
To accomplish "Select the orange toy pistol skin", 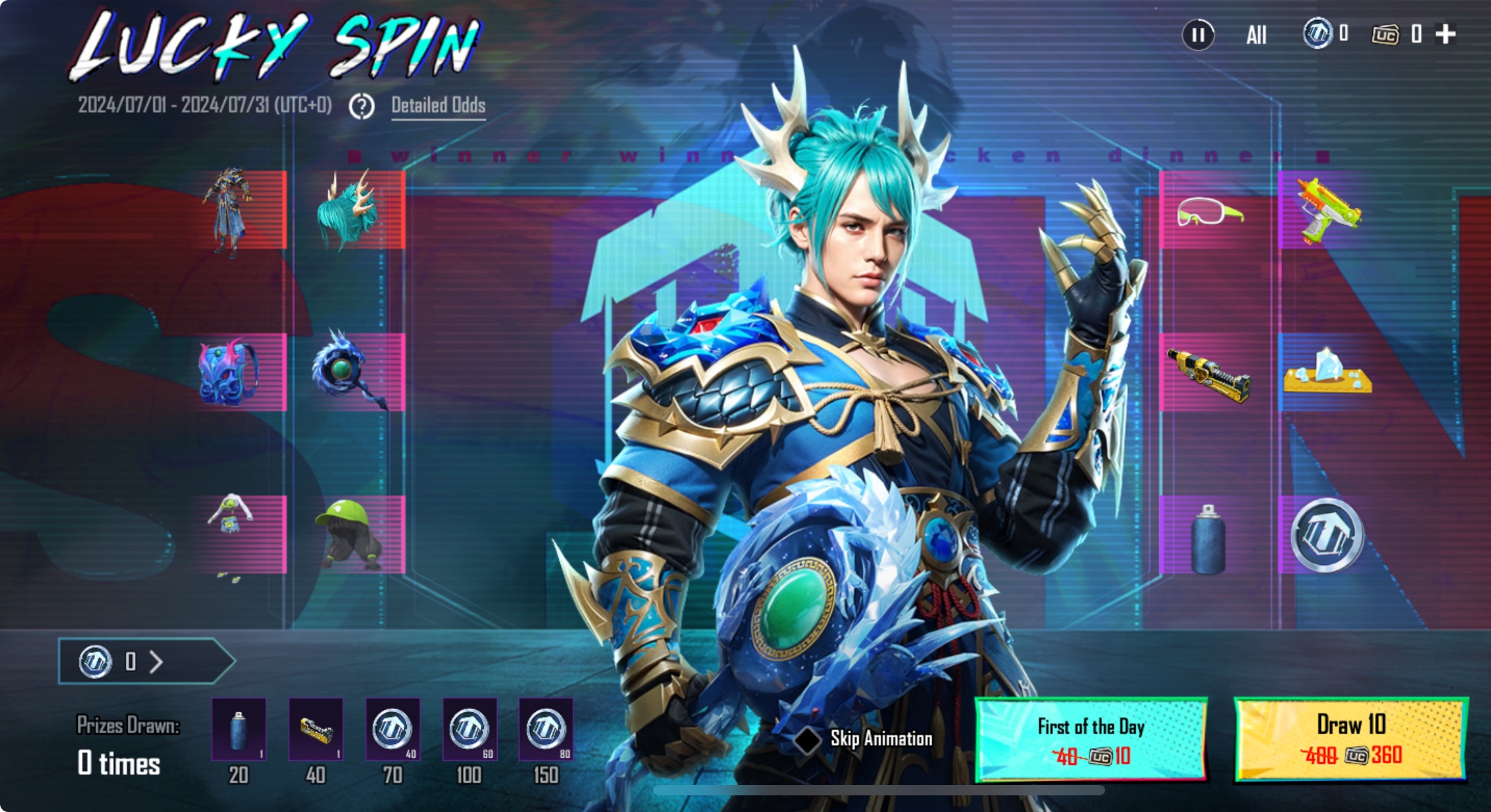I will [x=1327, y=210].
